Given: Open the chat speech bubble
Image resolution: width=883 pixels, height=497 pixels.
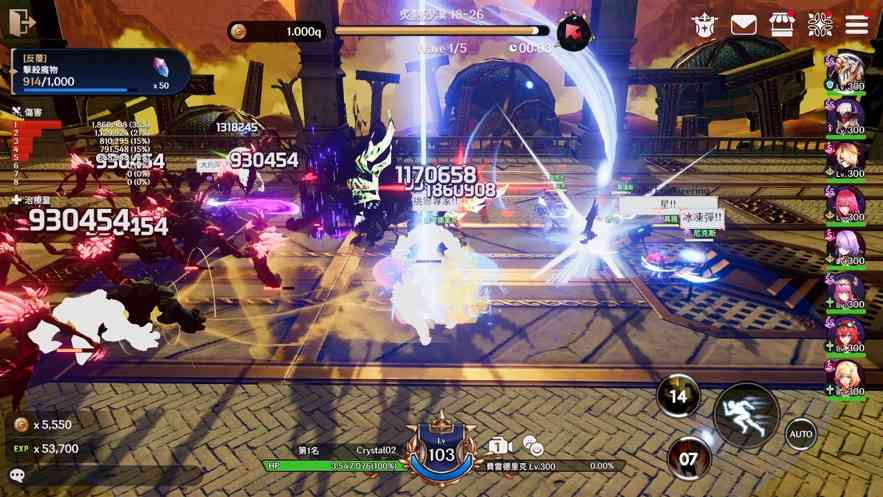Looking at the screenshot, I should pos(17,475).
